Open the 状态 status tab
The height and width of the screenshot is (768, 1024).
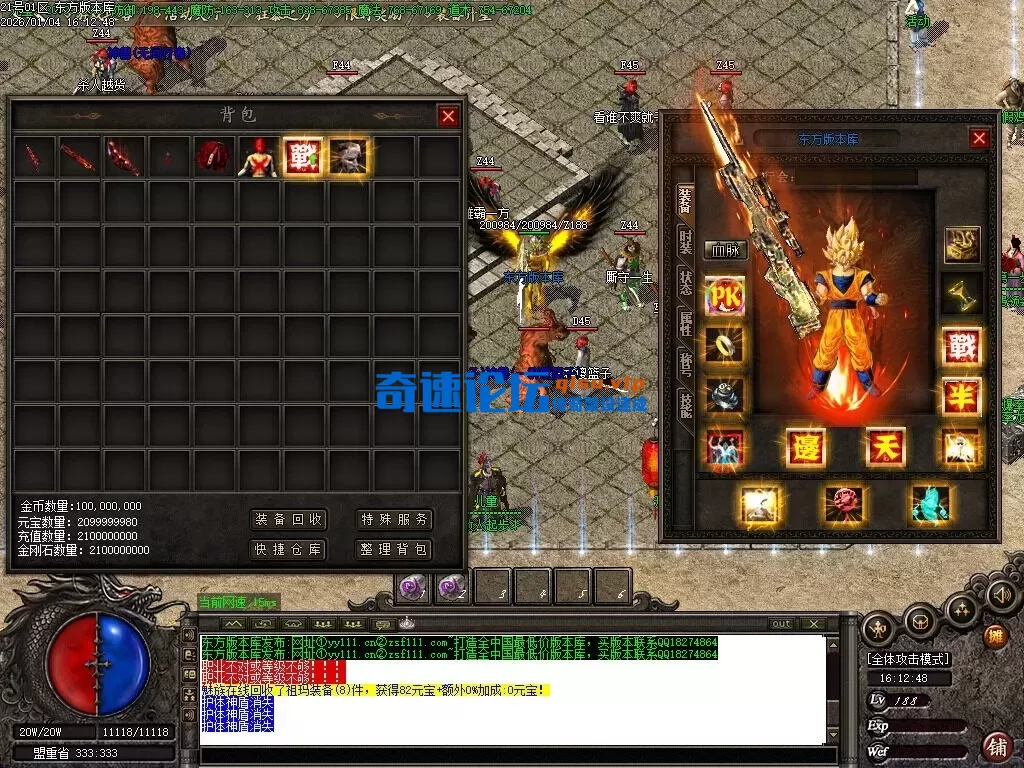tap(685, 282)
